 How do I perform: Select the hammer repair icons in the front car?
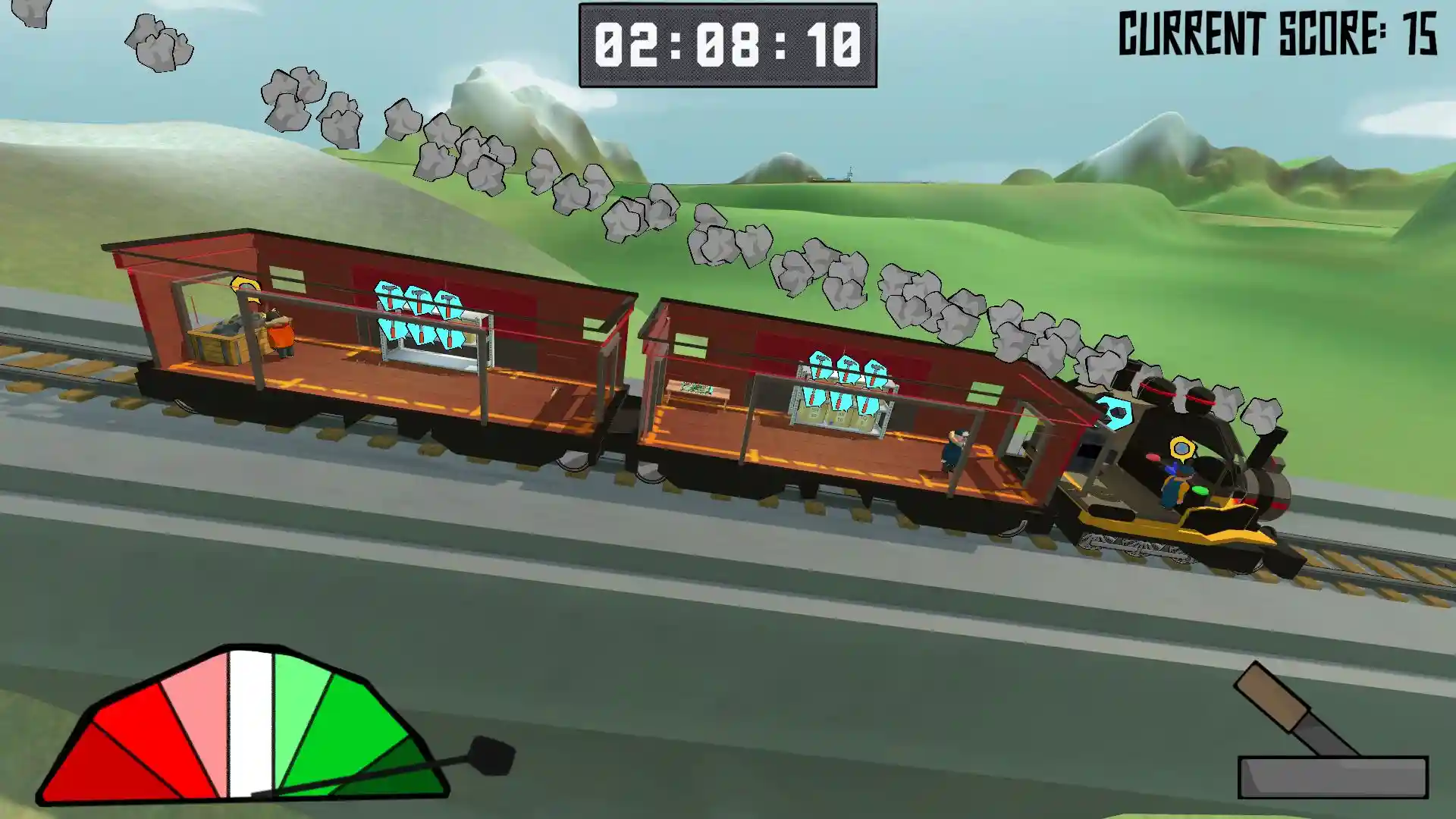tap(845, 384)
